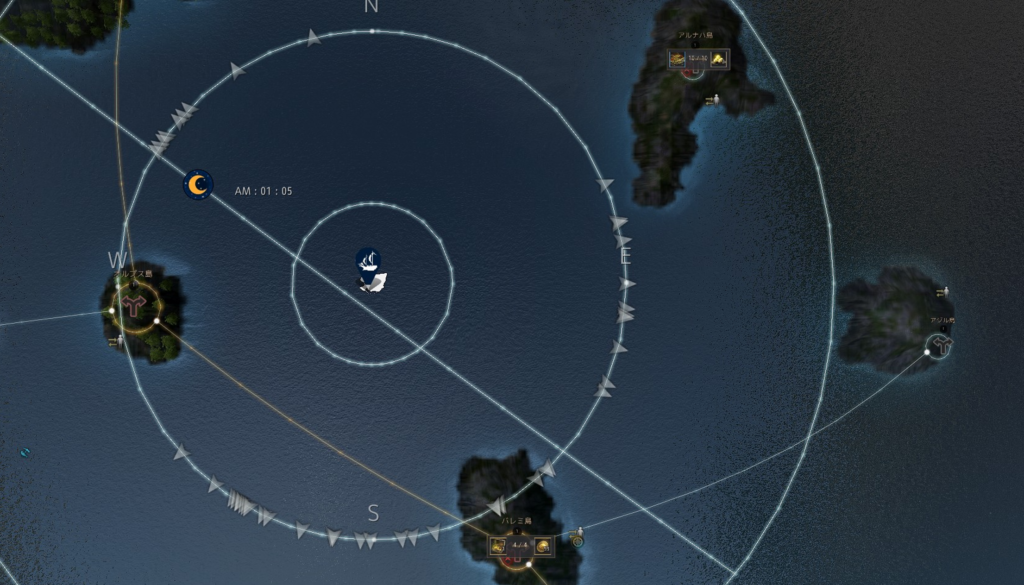The height and width of the screenshot is (585, 1024).
Task: Select the trader NPC icon on the eastern island
Action: tap(941, 292)
